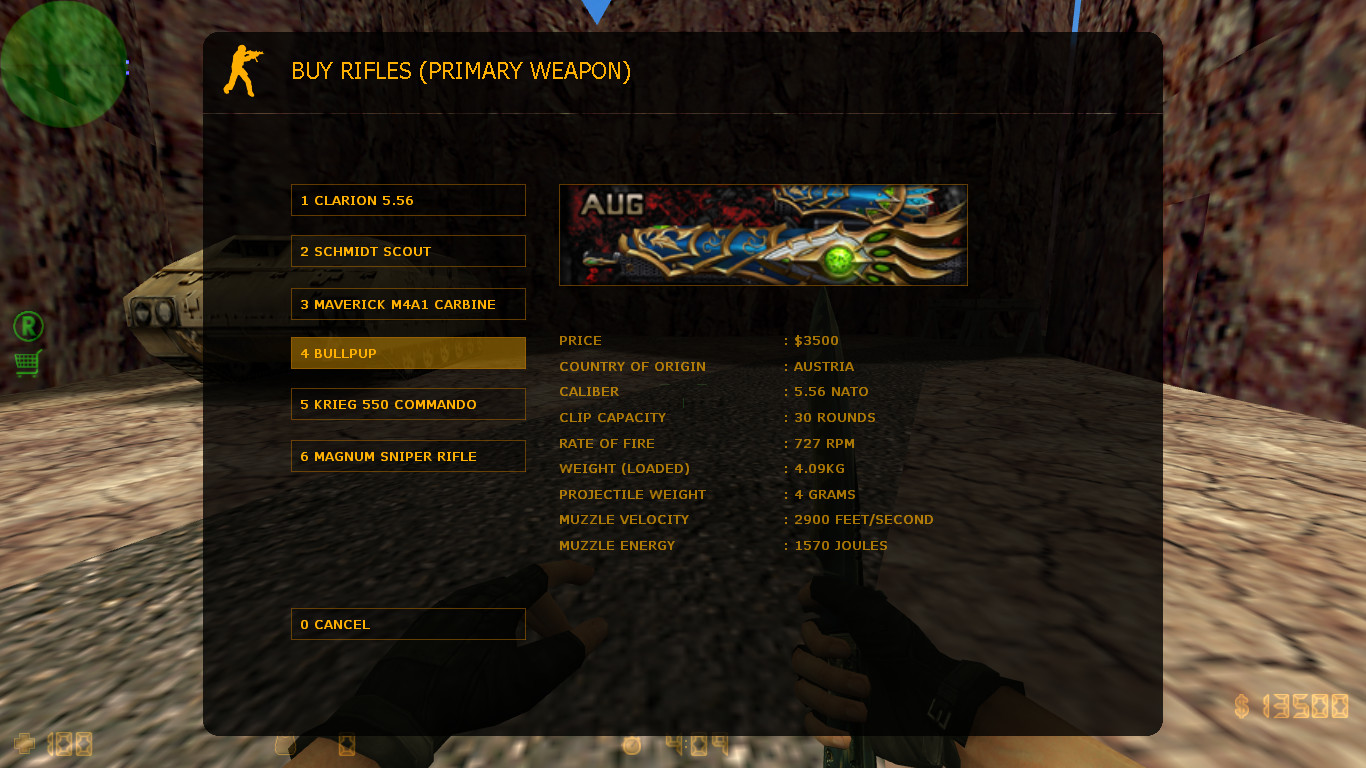Click the PRICE $3500 stat line
This screenshot has width=1366, height=768.
click(x=699, y=340)
